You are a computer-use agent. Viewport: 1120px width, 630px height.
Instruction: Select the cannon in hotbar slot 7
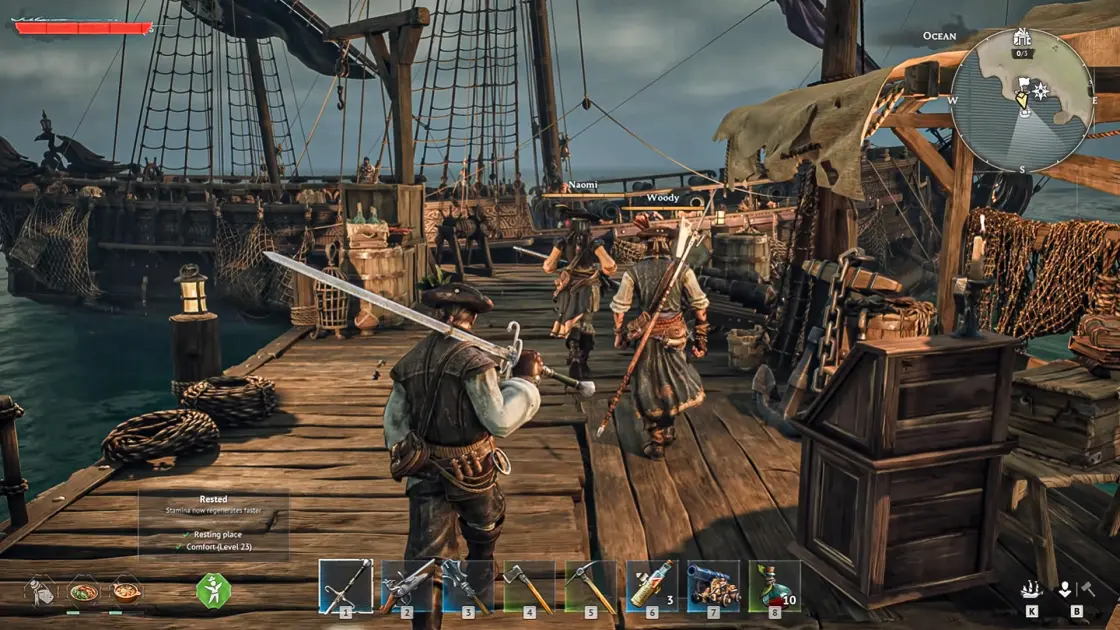click(x=713, y=585)
